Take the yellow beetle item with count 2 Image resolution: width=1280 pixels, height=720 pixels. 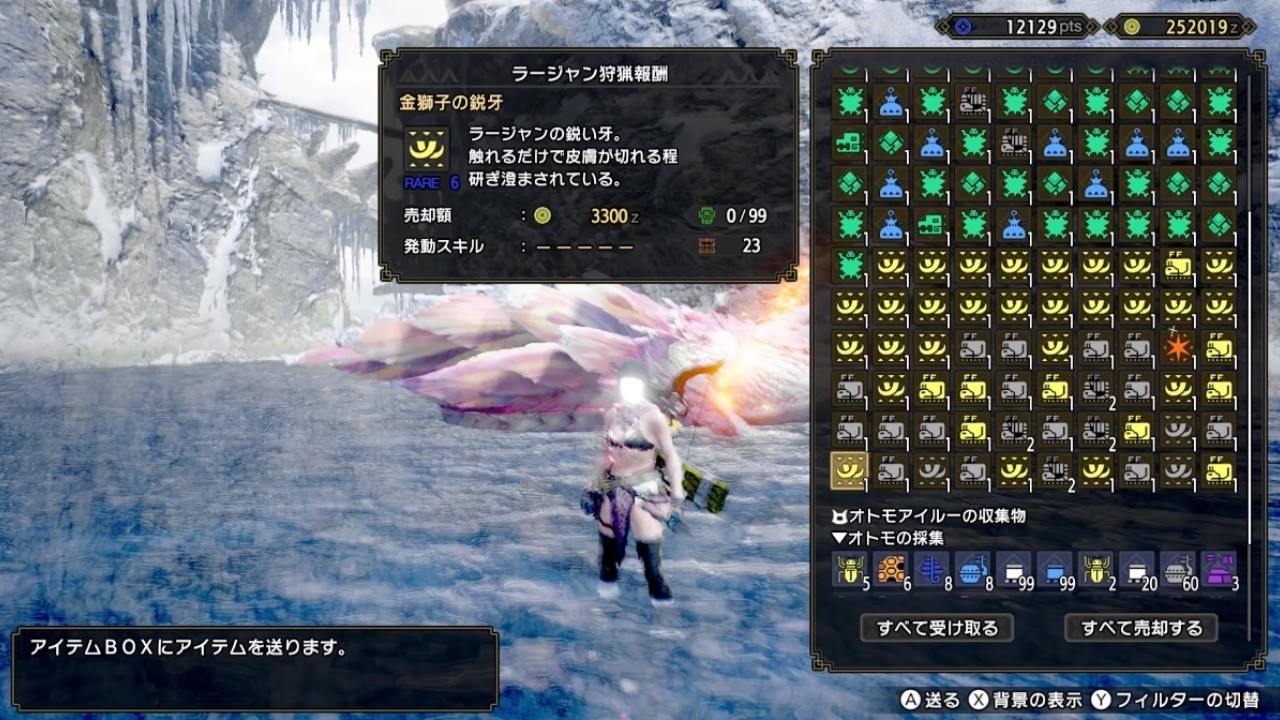1095,569
